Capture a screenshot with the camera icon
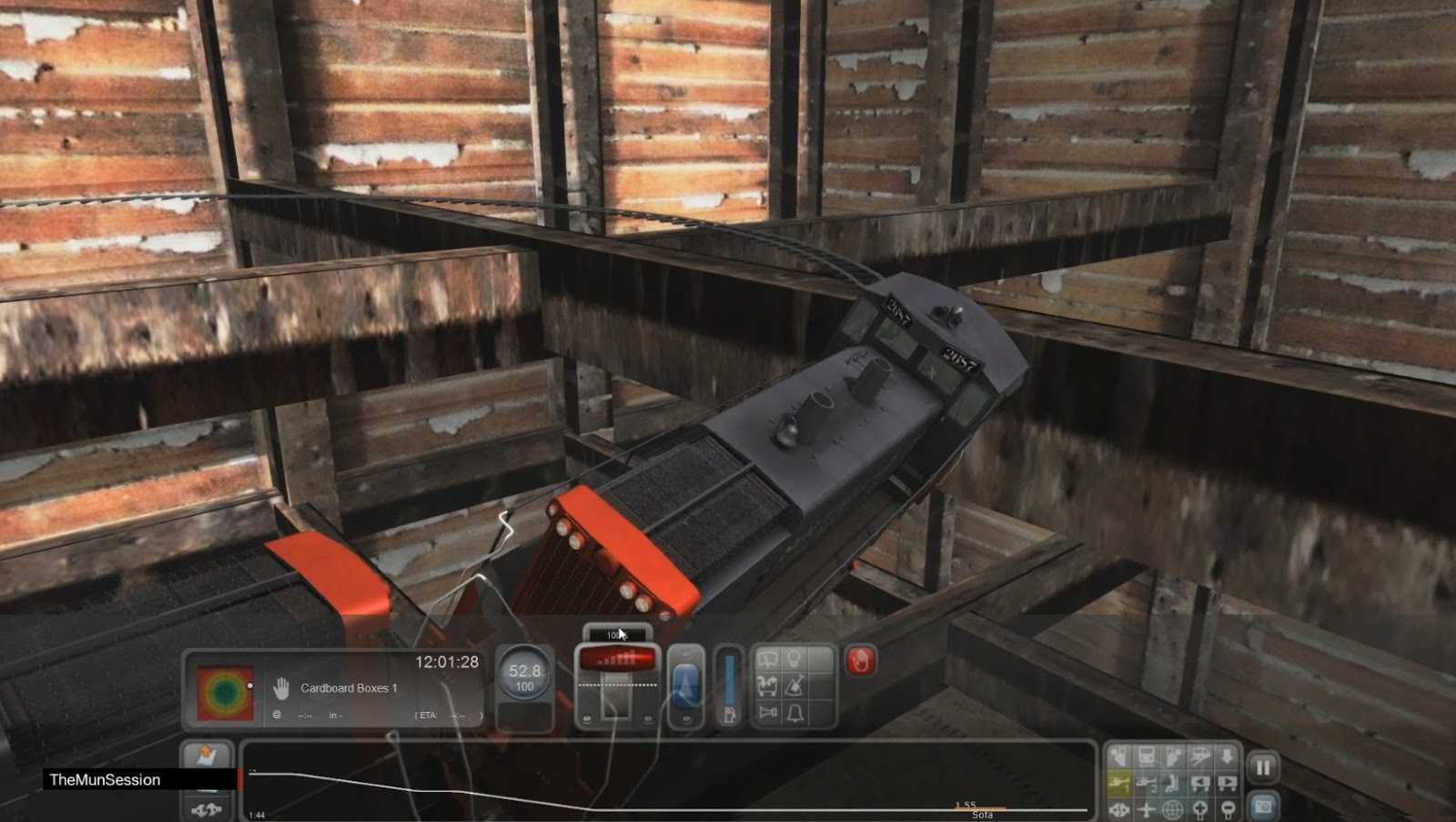The width and height of the screenshot is (1456, 822). [1263, 809]
